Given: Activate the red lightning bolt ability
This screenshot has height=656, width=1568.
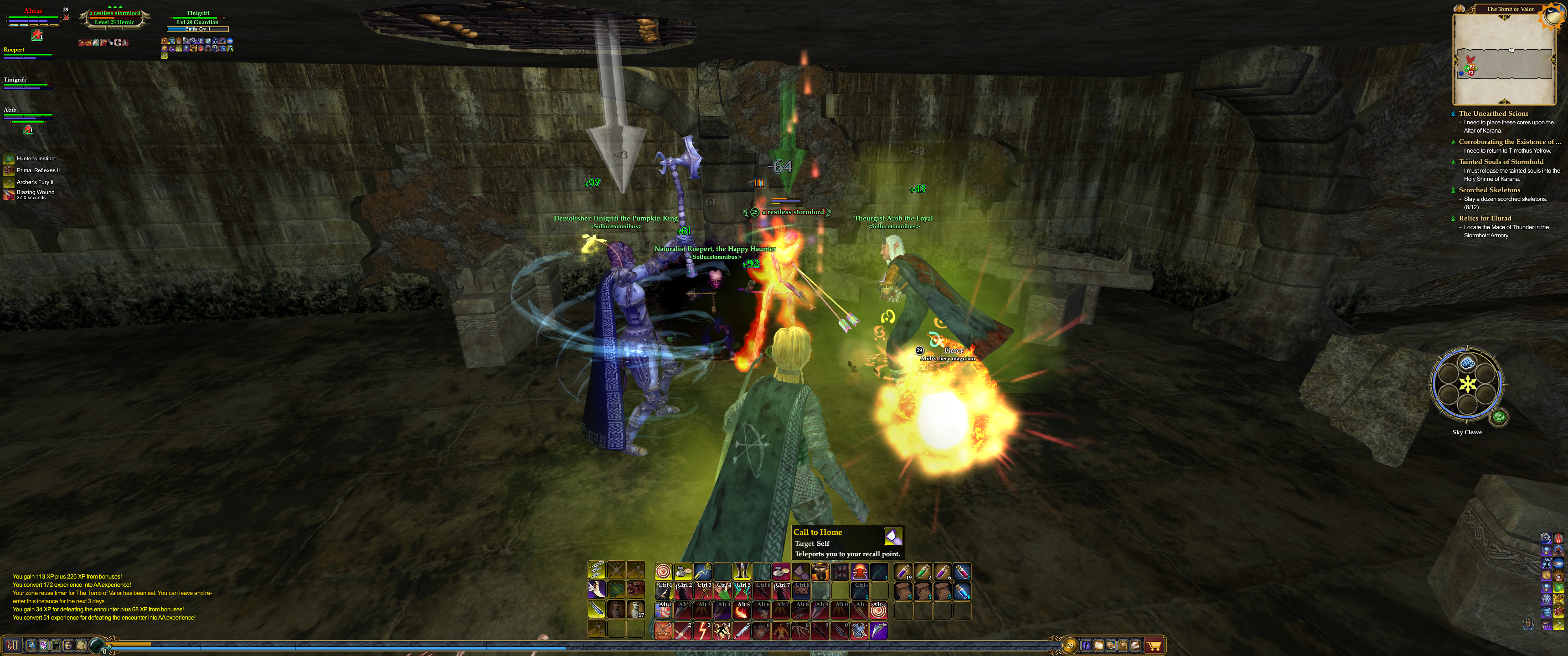Looking at the screenshot, I should (x=702, y=630).
